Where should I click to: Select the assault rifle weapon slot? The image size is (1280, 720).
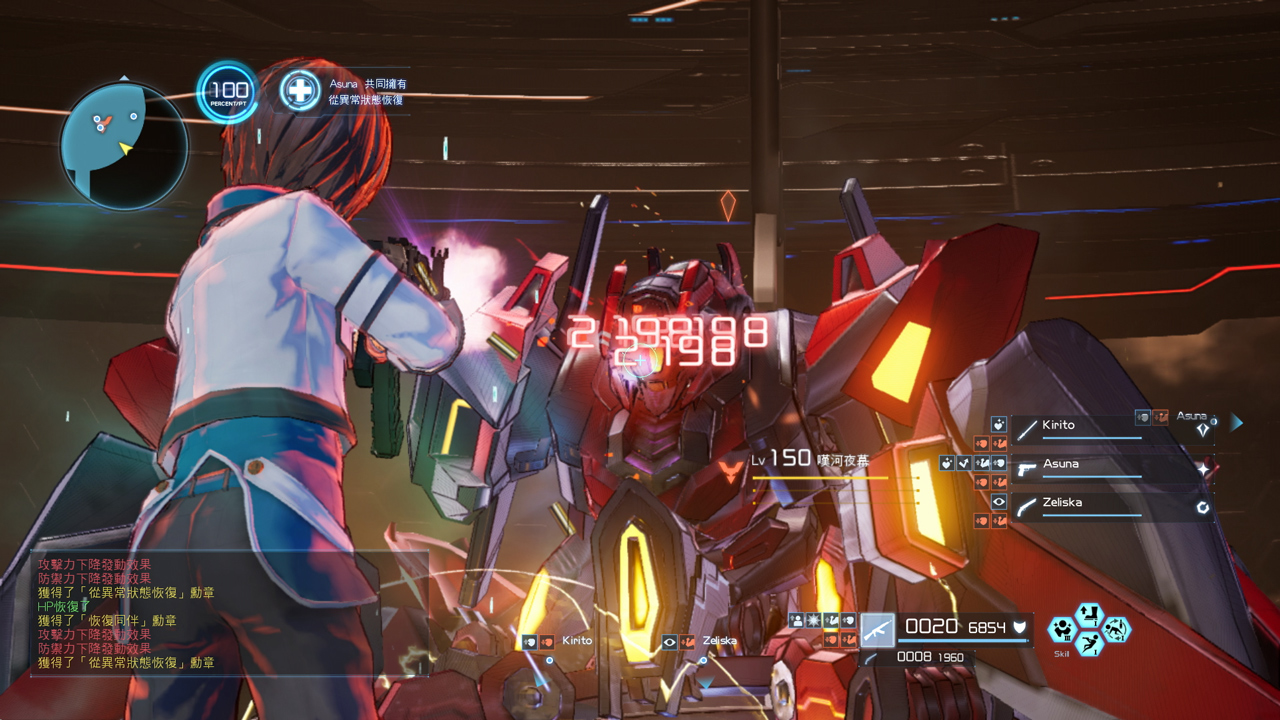(877, 630)
